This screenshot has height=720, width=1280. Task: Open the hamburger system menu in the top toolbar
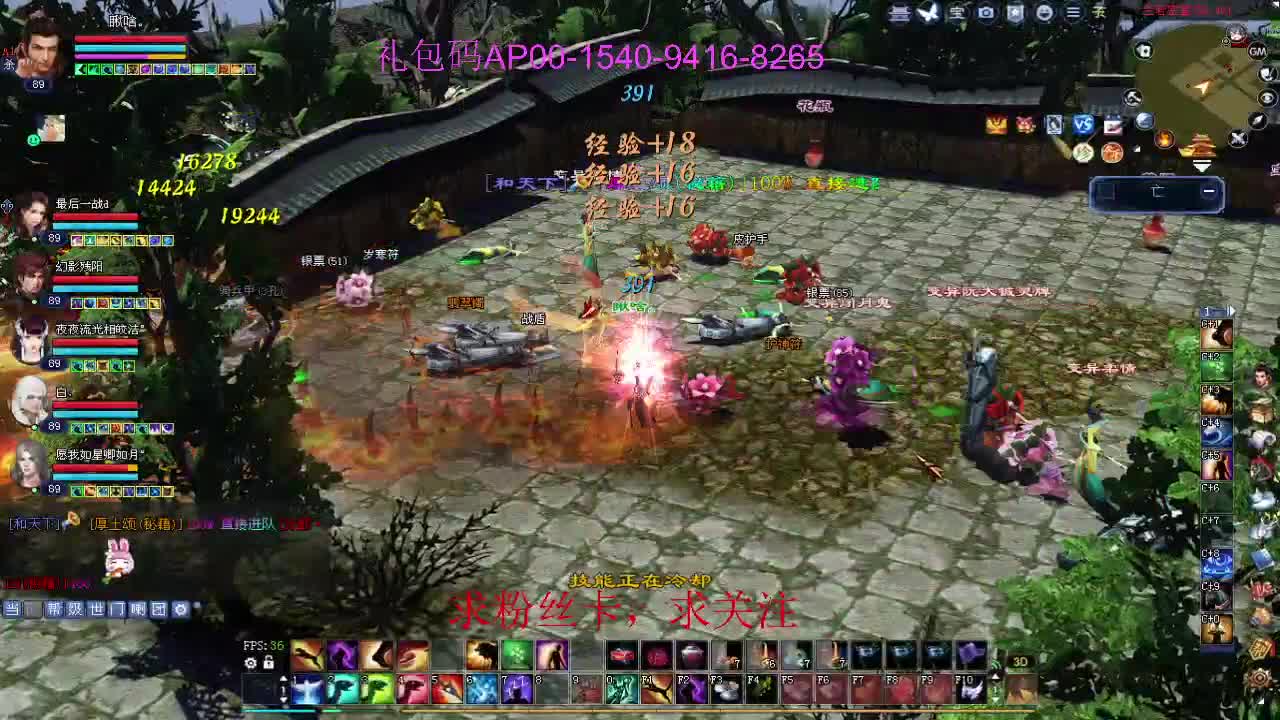point(1073,13)
